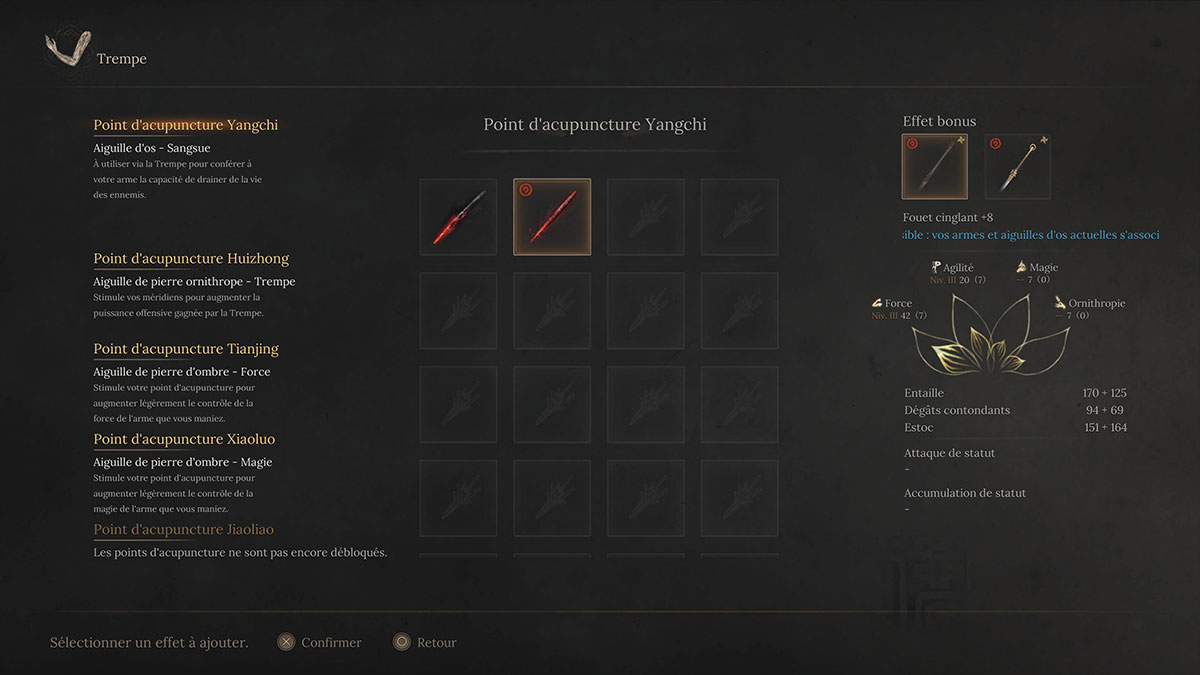Choose the Magie attribute label
Screen dimensions: 1200x675
tap(1042, 268)
